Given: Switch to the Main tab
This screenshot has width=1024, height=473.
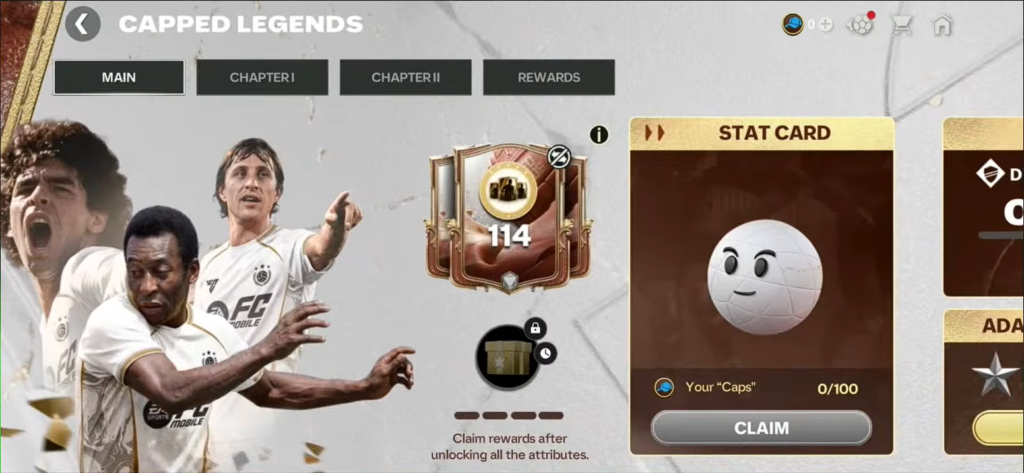Looking at the screenshot, I should [x=119, y=77].
